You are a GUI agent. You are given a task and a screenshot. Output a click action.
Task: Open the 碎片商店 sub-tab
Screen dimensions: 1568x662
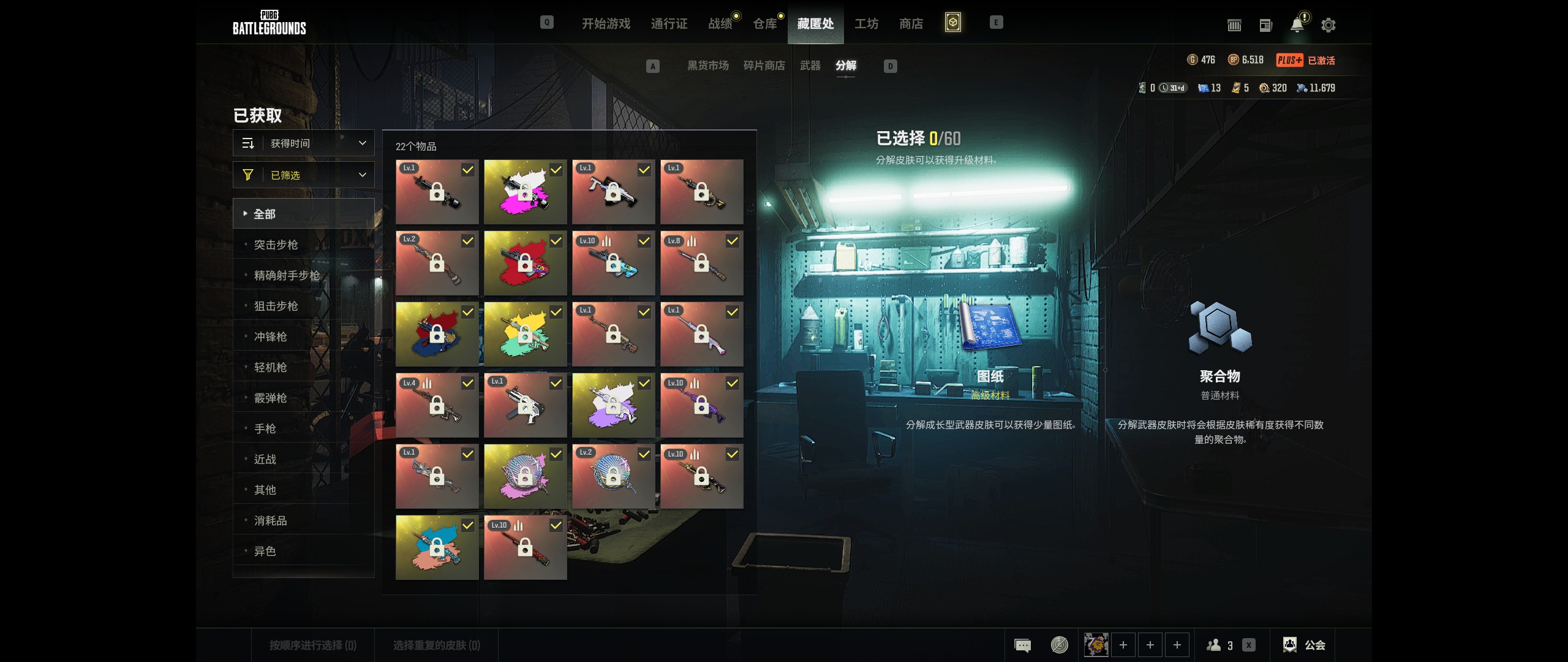click(x=764, y=66)
